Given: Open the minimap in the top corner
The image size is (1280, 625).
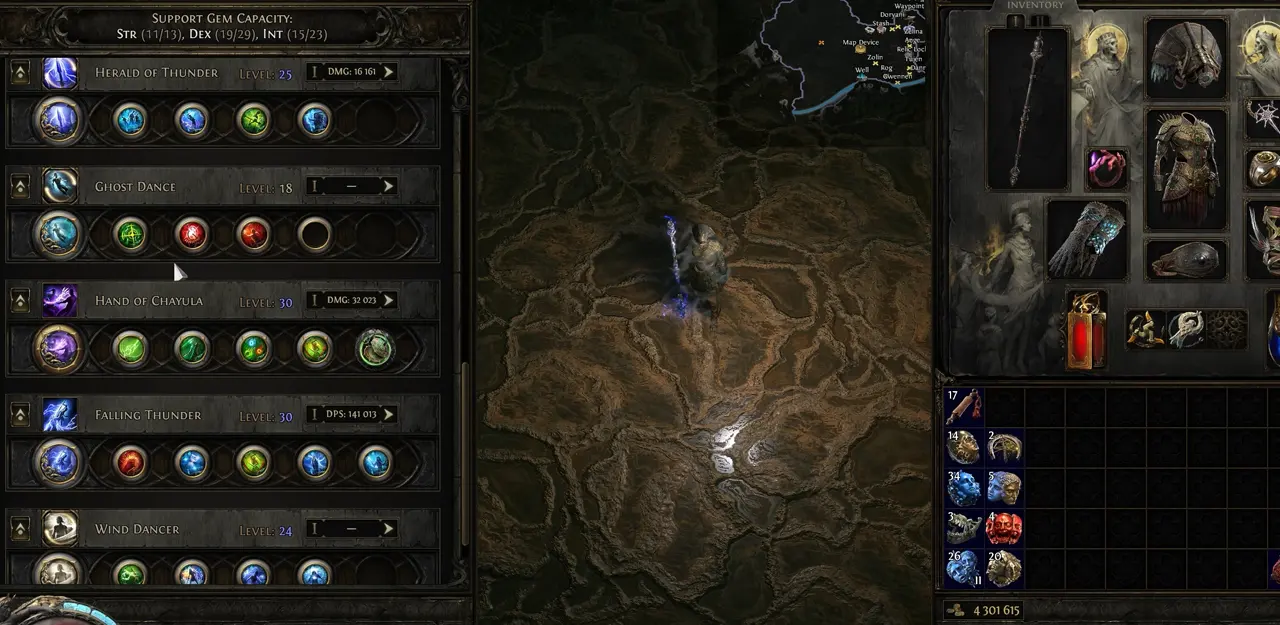Looking at the screenshot, I should pos(850,50).
